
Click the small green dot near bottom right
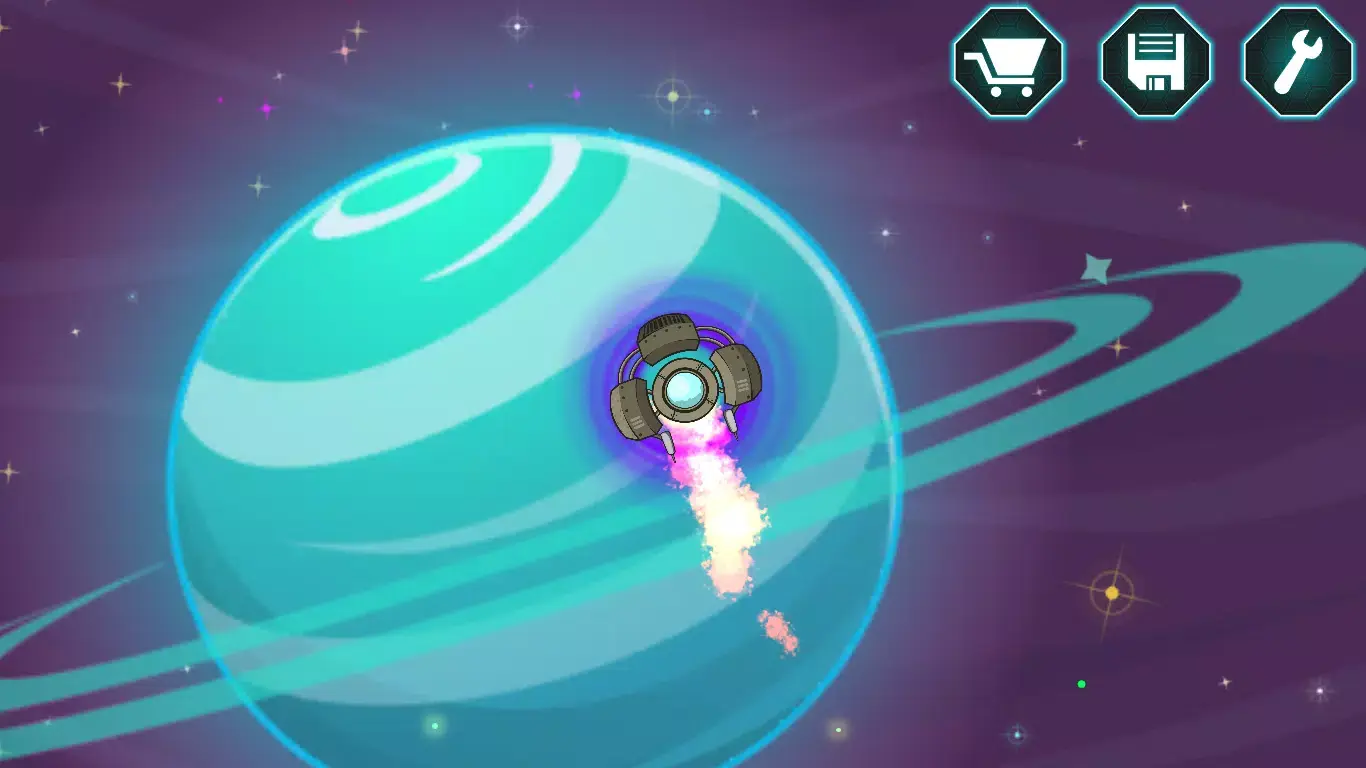pos(1080,686)
